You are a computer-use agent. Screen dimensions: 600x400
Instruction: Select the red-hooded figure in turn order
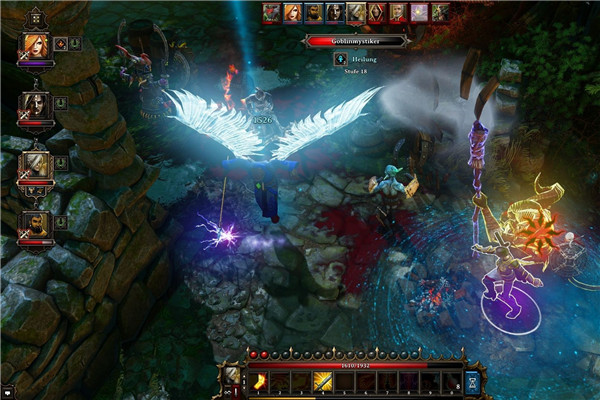pos(377,13)
